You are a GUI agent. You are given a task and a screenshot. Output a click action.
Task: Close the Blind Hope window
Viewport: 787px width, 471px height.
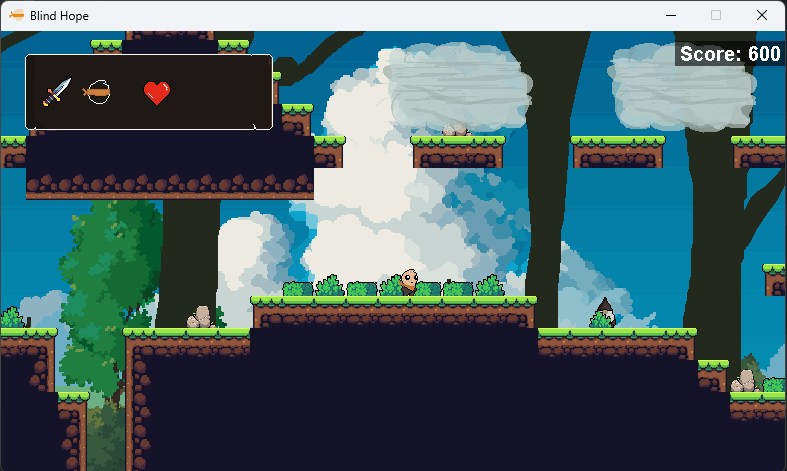pyautogui.click(x=762, y=15)
